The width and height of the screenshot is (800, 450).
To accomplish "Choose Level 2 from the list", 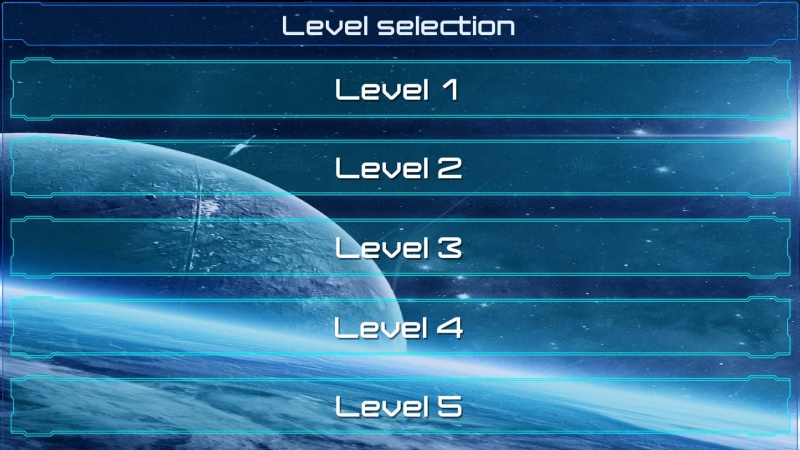I will 399,168.
